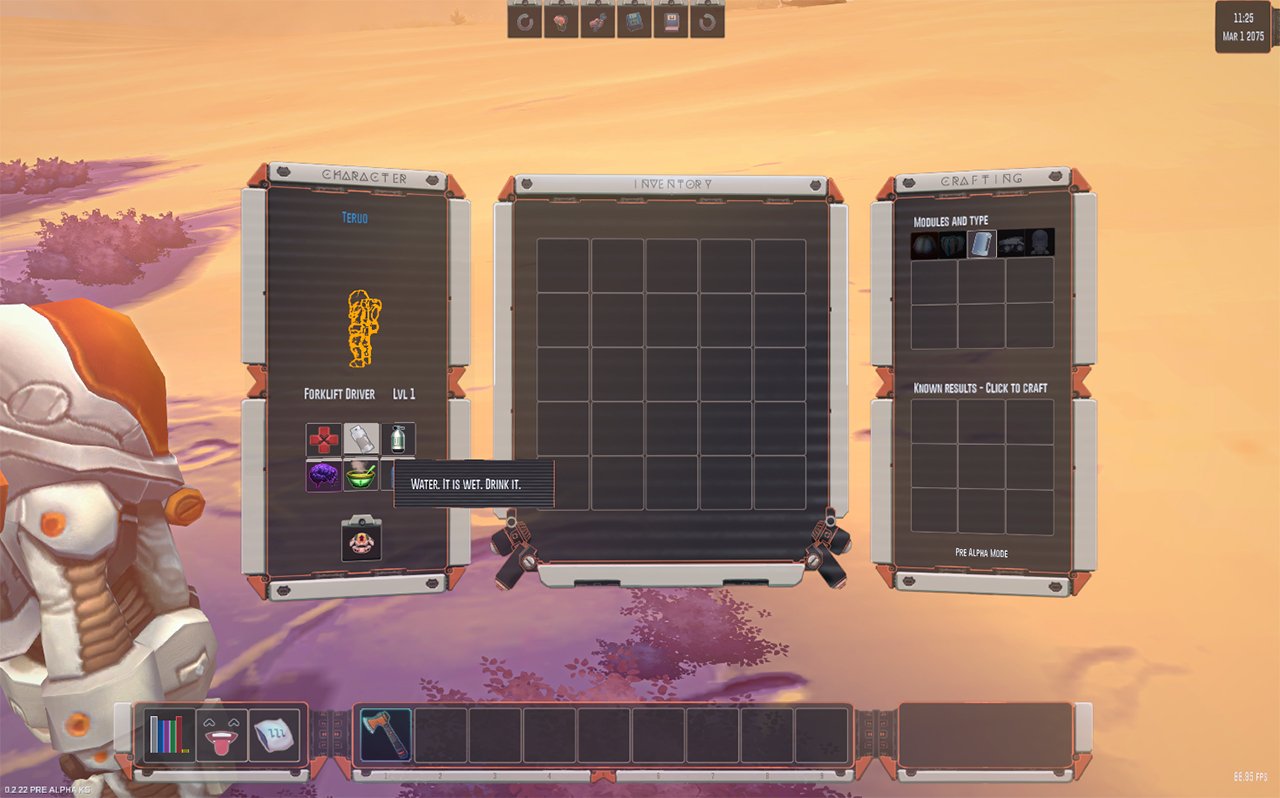
Task: Toggle the rover module type filter
Action: 1011,245
